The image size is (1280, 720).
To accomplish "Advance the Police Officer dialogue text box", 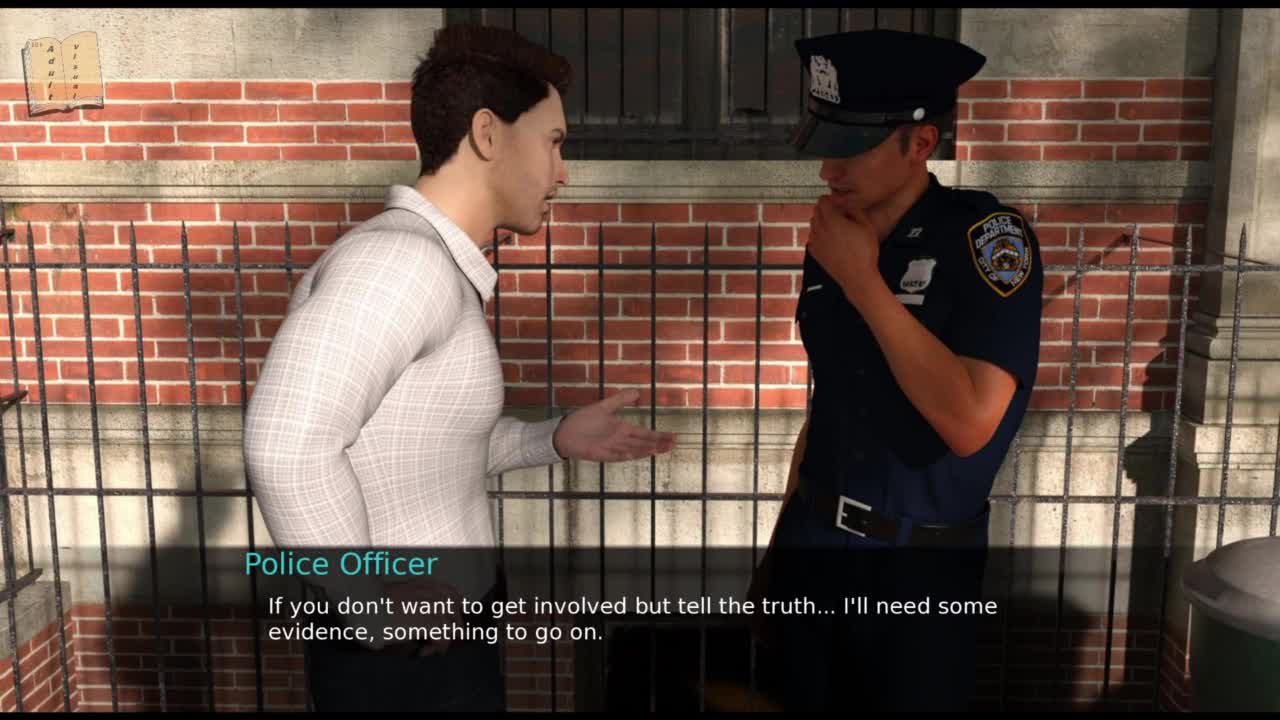I will click(x=632, y=619).
